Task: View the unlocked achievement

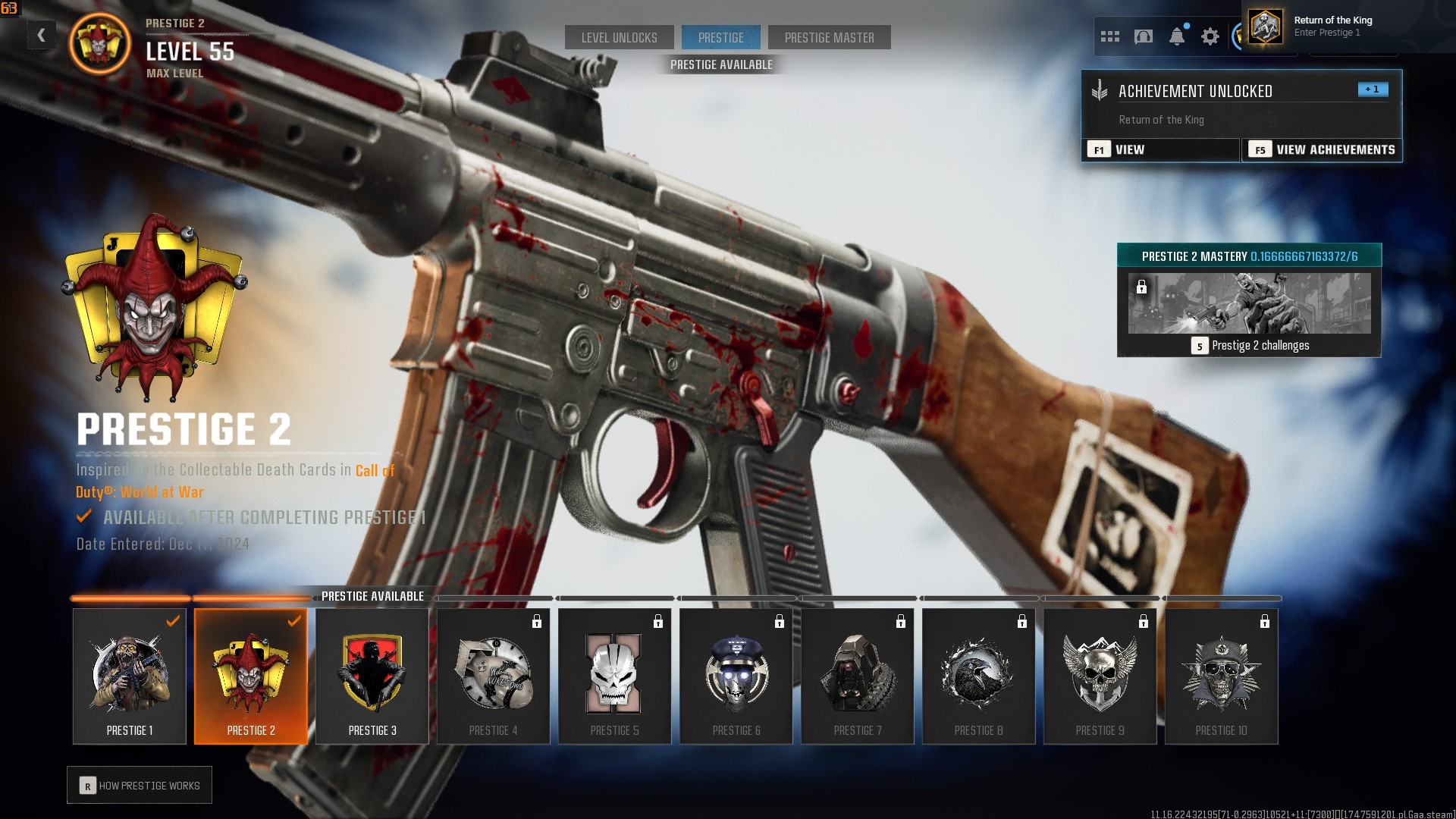Action: coord(1160,149)
